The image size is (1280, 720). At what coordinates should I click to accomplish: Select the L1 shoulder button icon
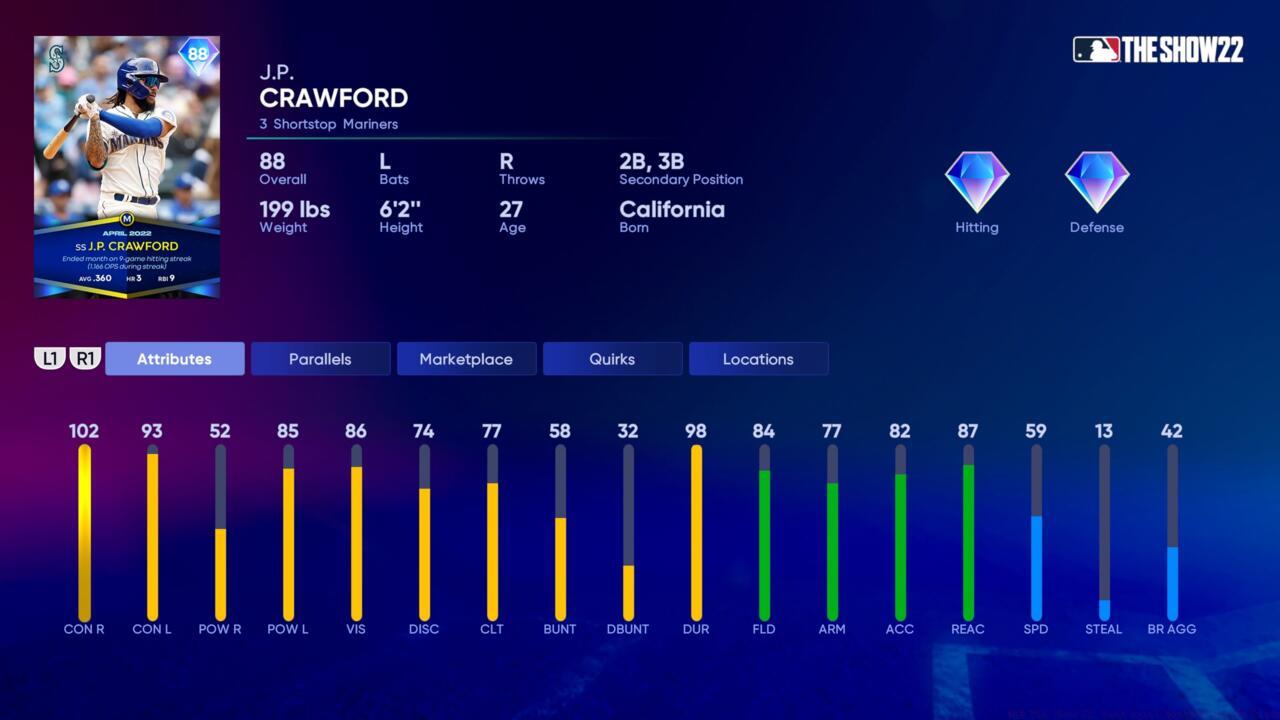49,358
